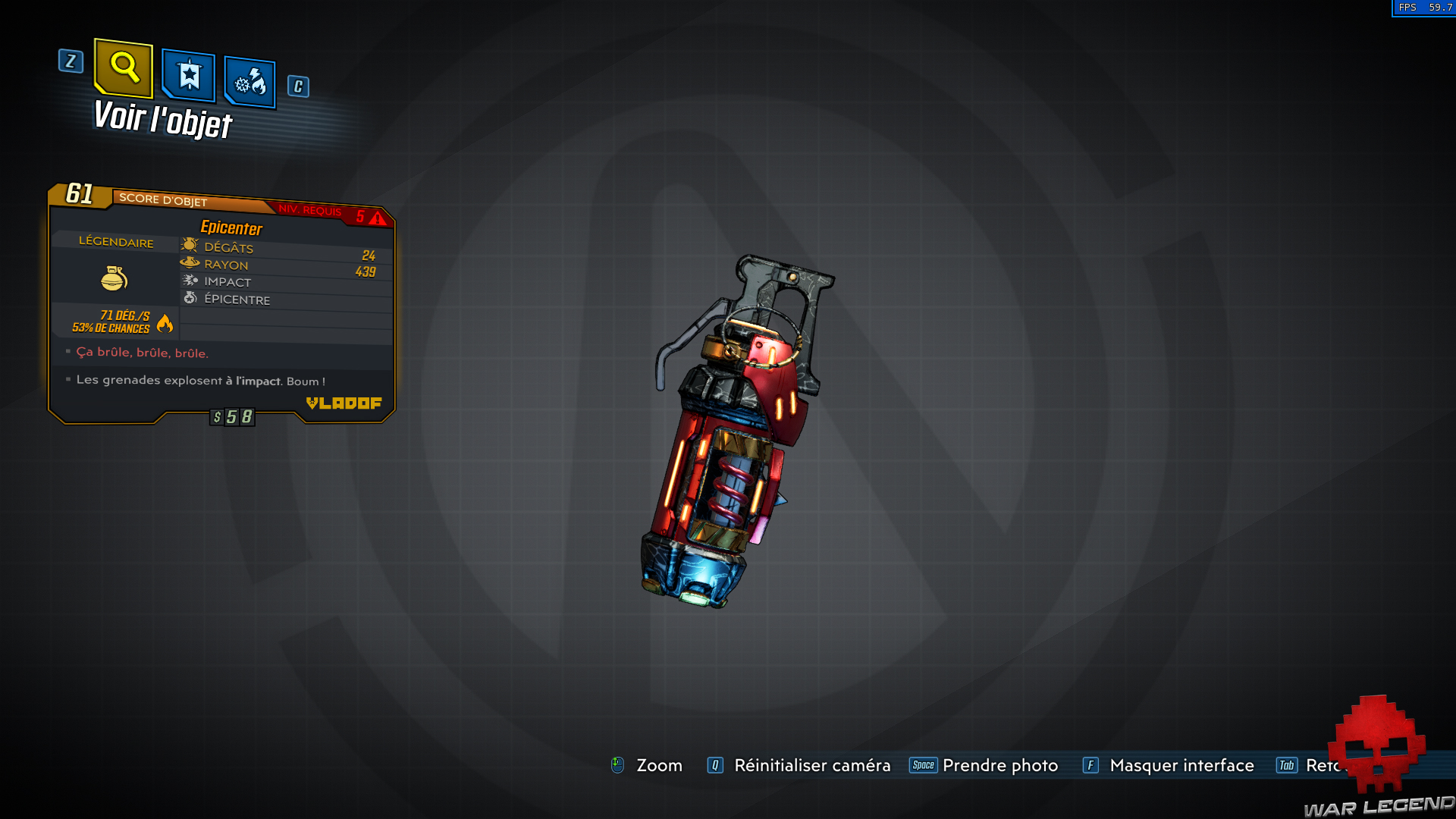Click the Impact burst icon
The width and height of the screenshot is (1456, 819).
point(189,279)
